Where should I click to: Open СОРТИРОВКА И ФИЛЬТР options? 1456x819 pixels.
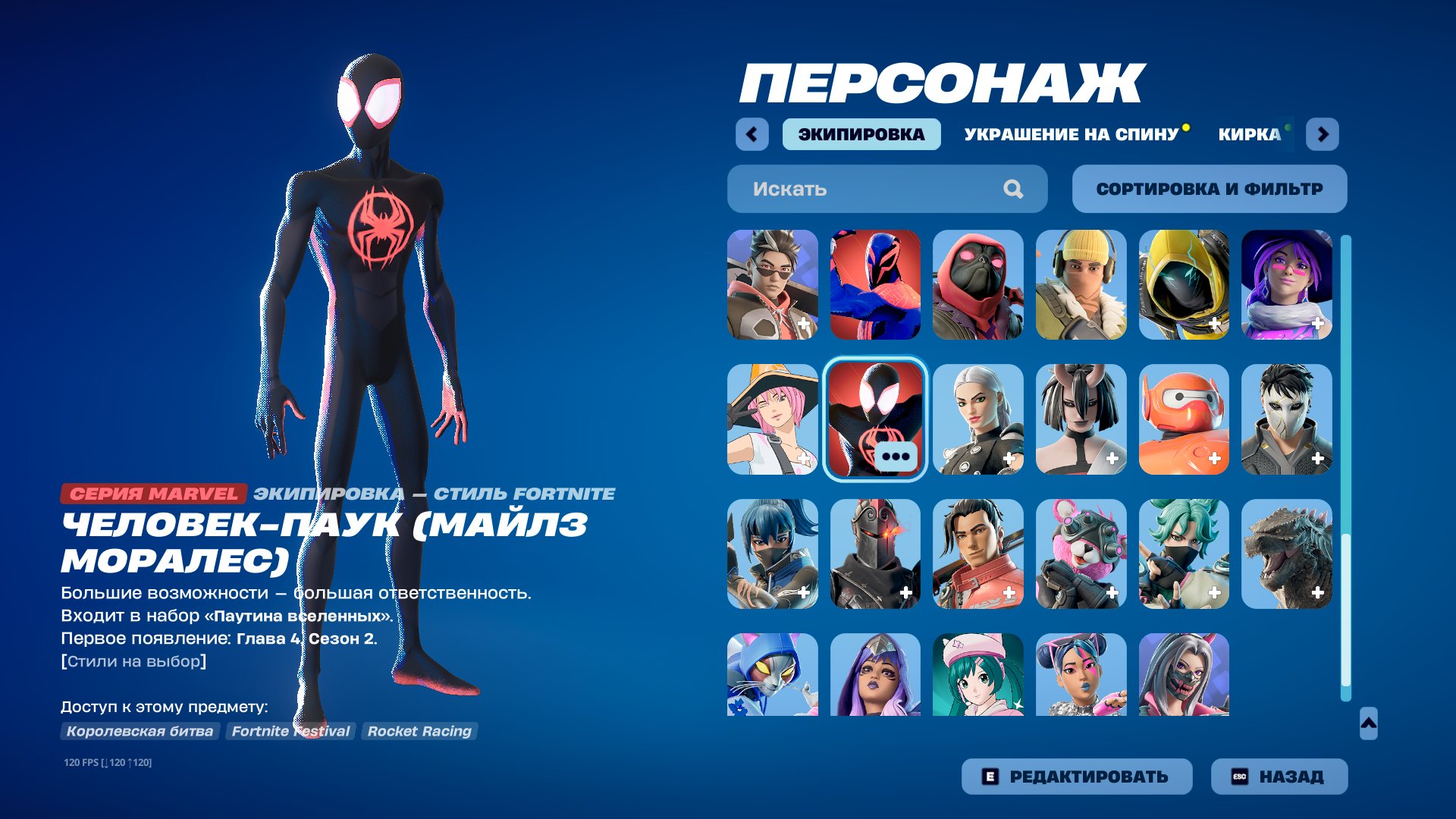pyautogui.click(x=1209, y=189)
